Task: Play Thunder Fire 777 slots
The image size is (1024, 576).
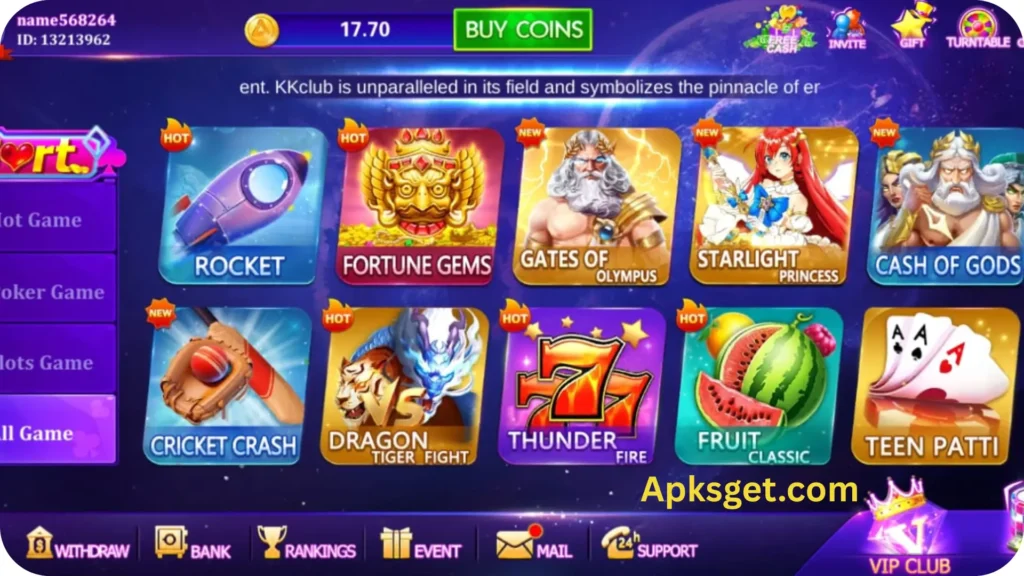Action: pos(581,385)
